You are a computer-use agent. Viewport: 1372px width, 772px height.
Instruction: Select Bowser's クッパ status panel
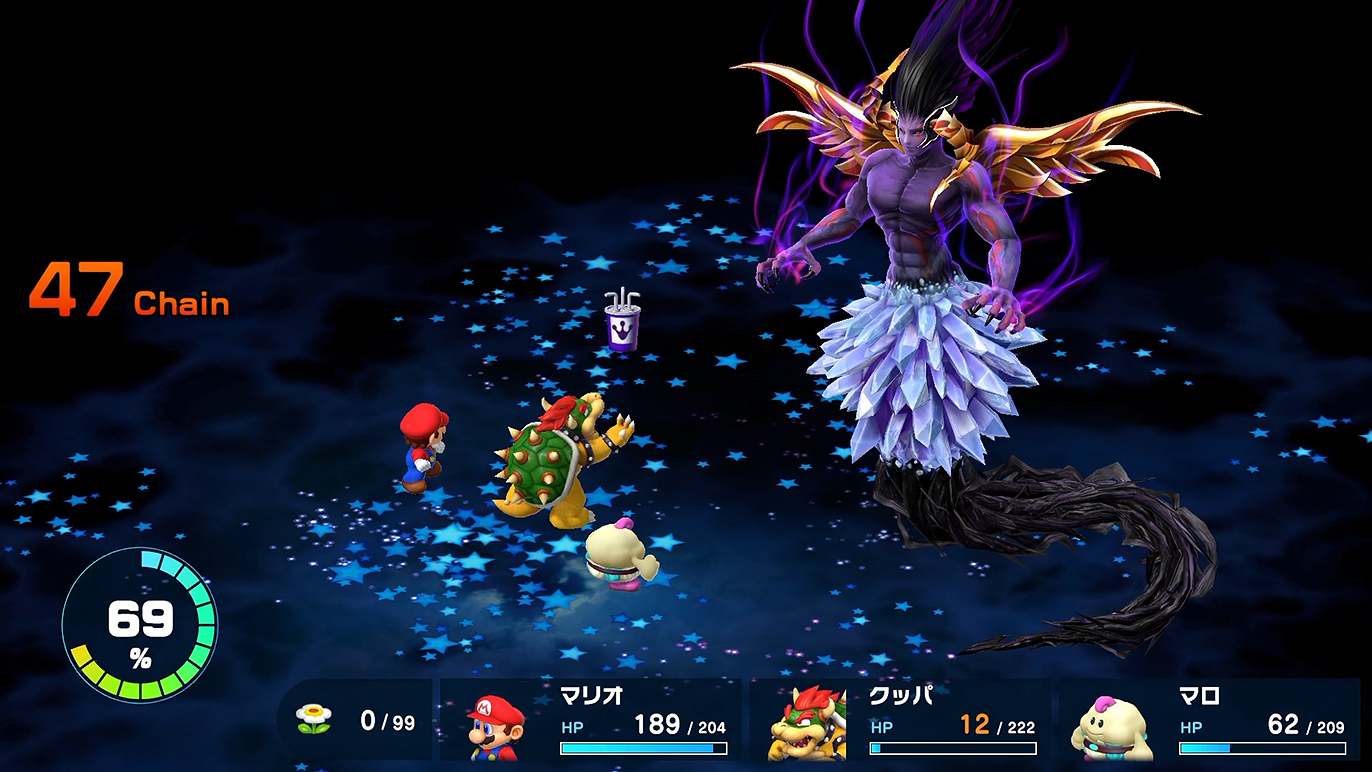click(900, 721)
